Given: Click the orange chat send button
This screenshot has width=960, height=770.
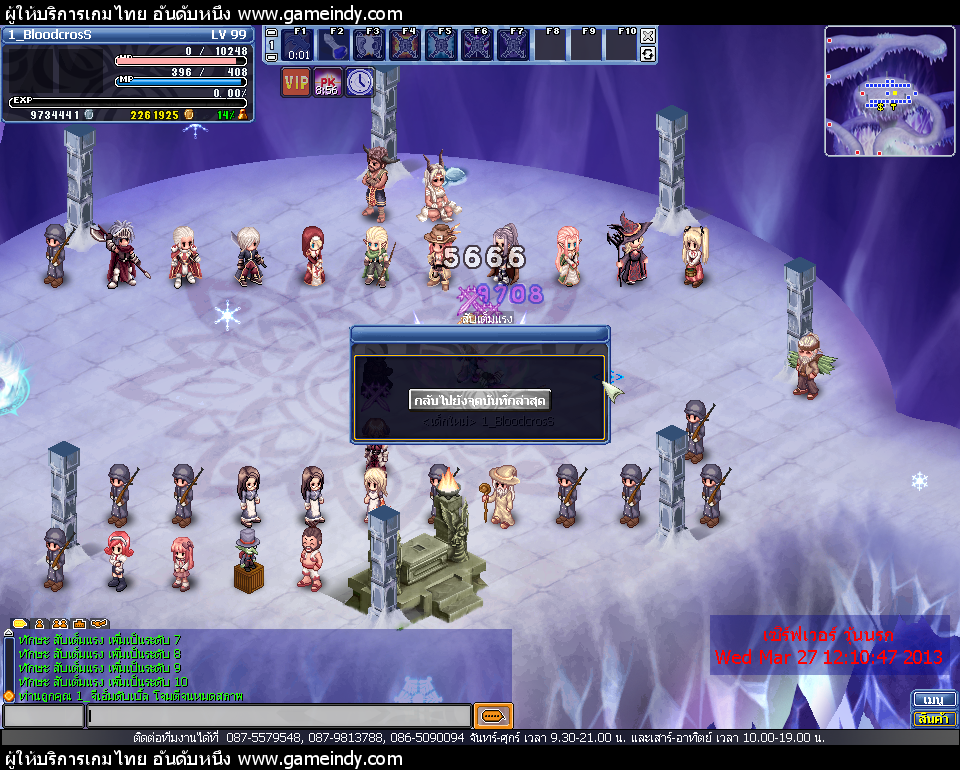Looking at the screenshot, I should pyautogui.click(x=493, y=716).
